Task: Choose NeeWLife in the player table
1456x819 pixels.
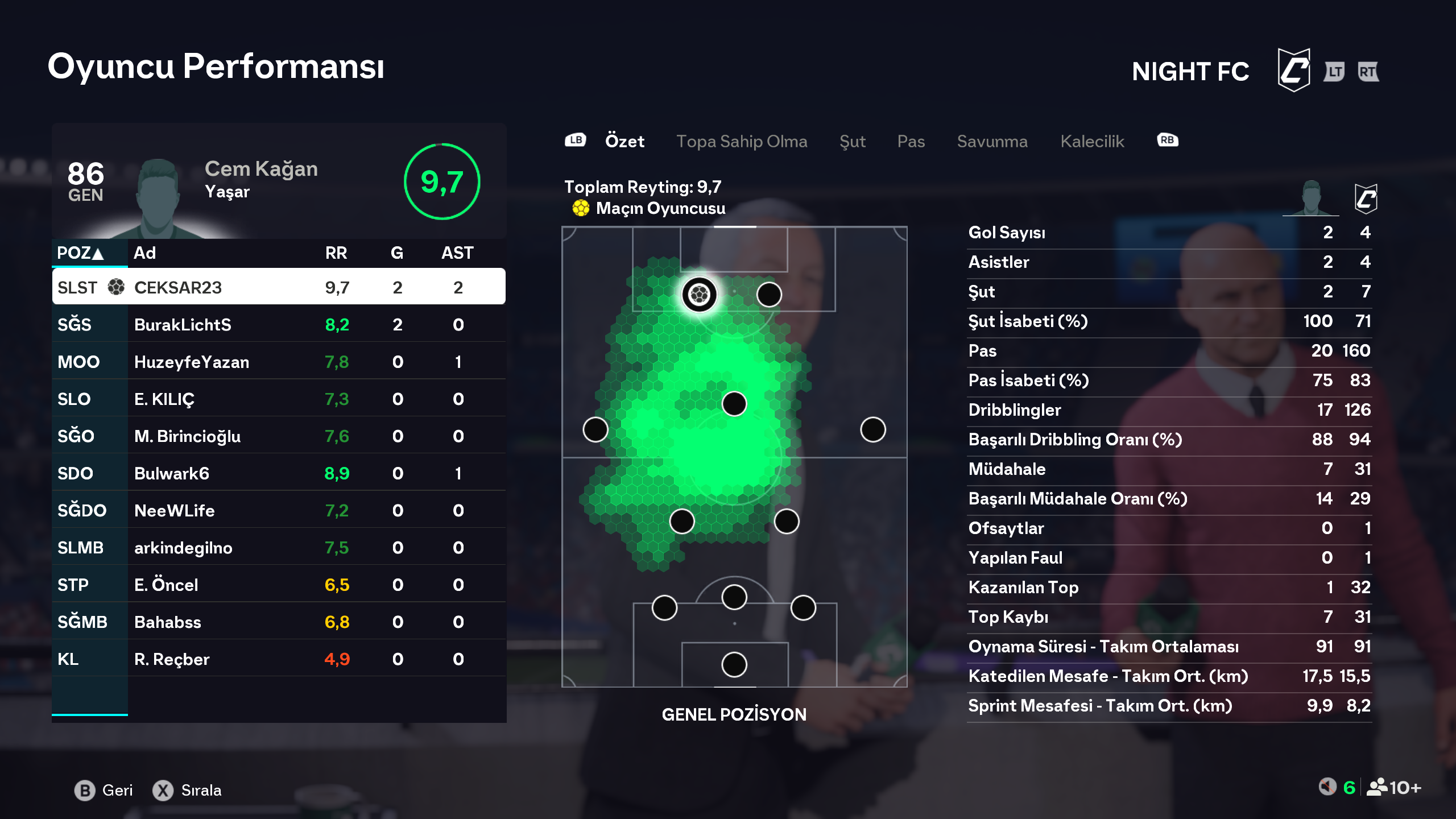Action: point(279,511)
